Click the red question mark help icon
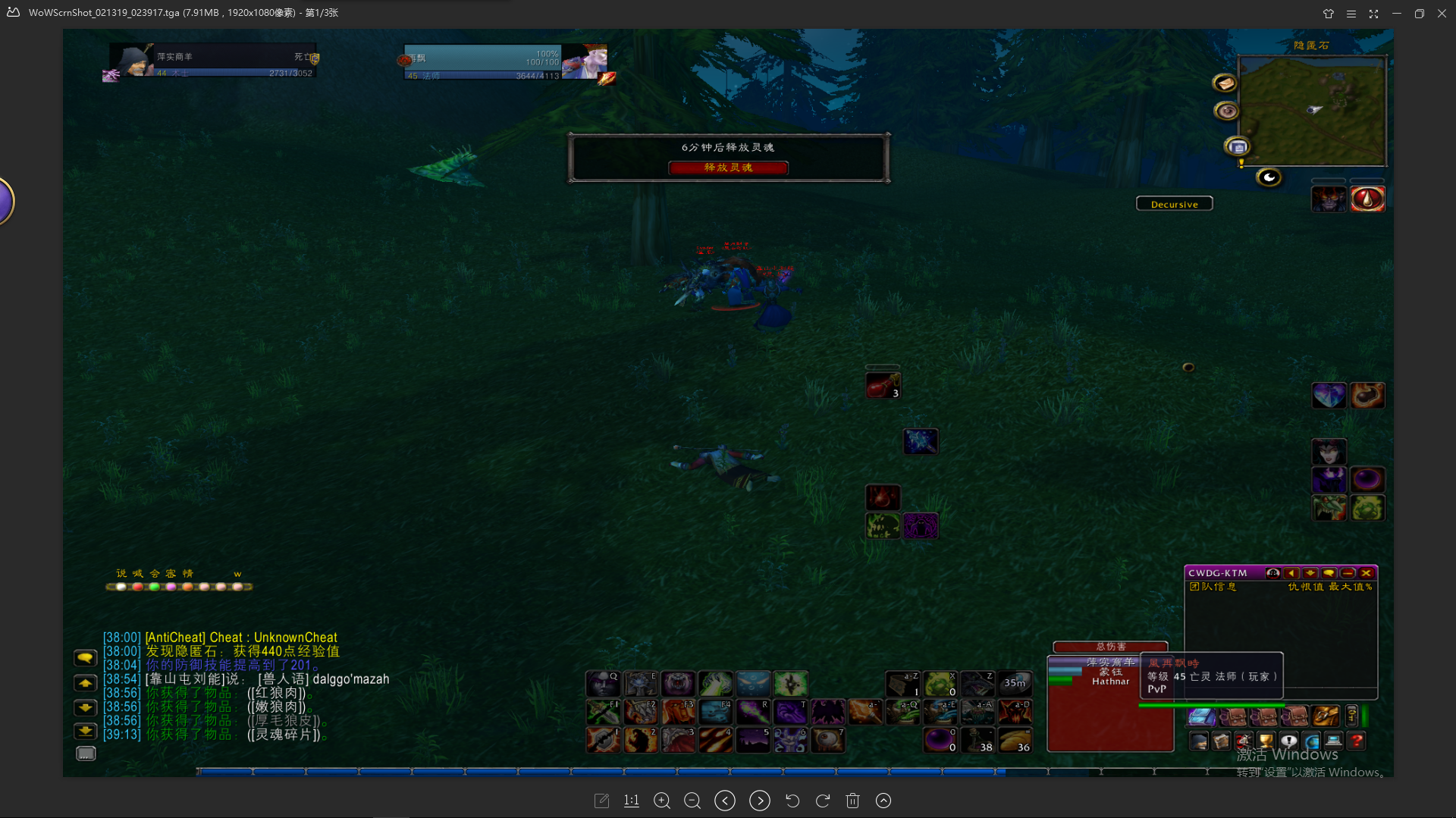The width and height of the screenshot is (1456, 818). pyautogui.click(x=1357, y=741)
